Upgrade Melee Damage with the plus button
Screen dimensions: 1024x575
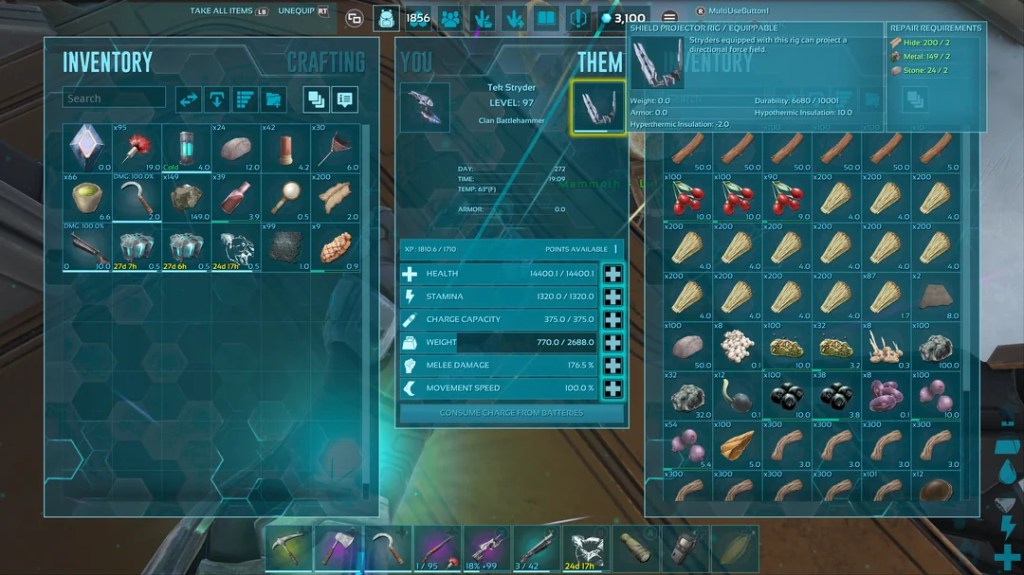pos(612,365)
